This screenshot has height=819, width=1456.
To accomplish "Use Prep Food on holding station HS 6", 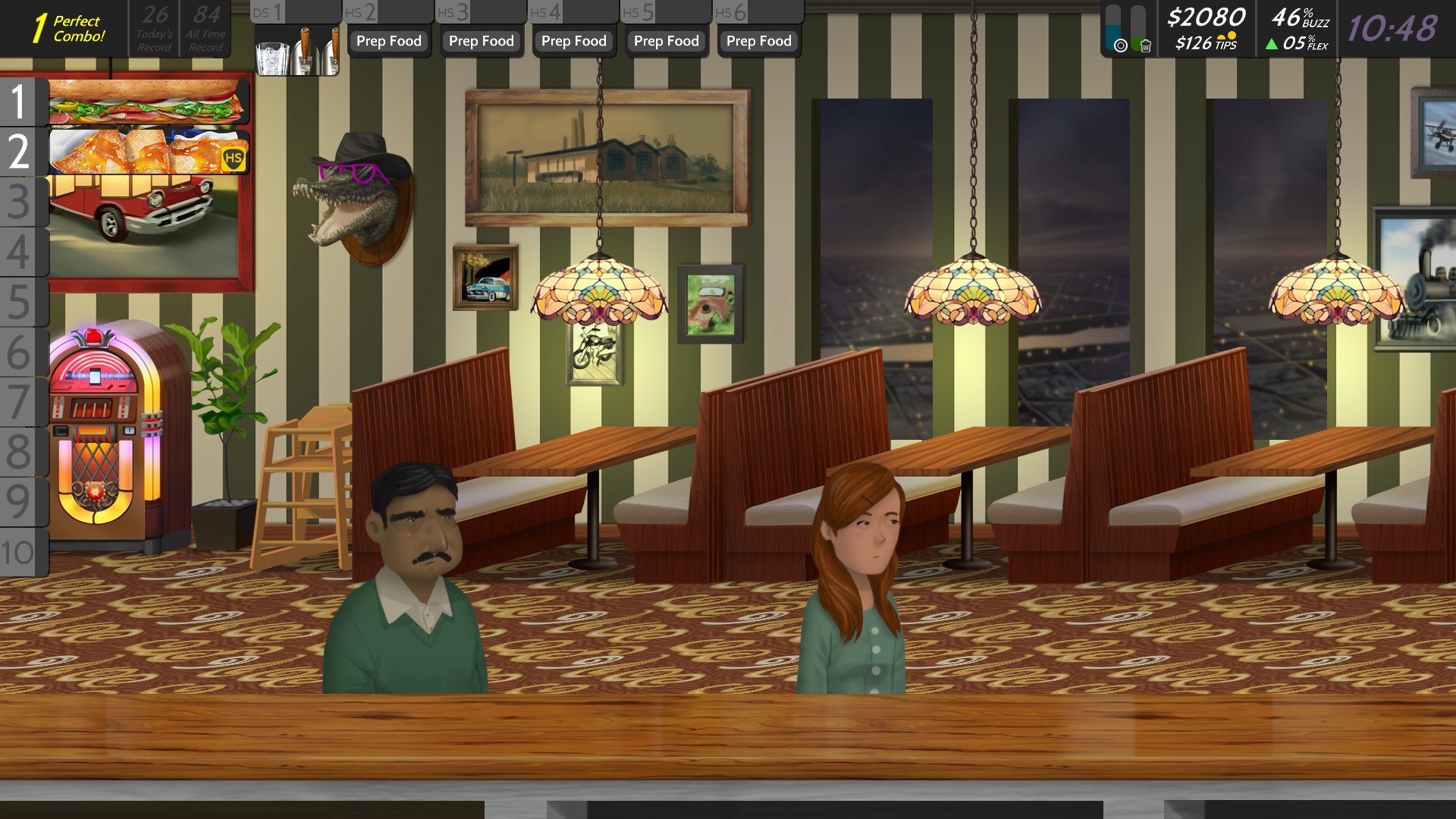I will [x=759, y=41].
